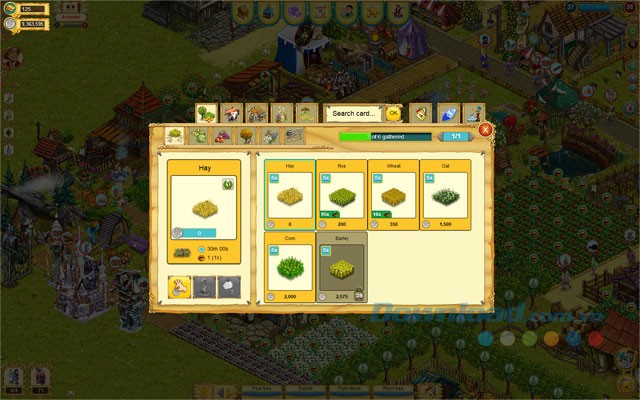Open the berries subcategory tab
This screenshot has width=640, height=400.
click(x=221, y=136)
